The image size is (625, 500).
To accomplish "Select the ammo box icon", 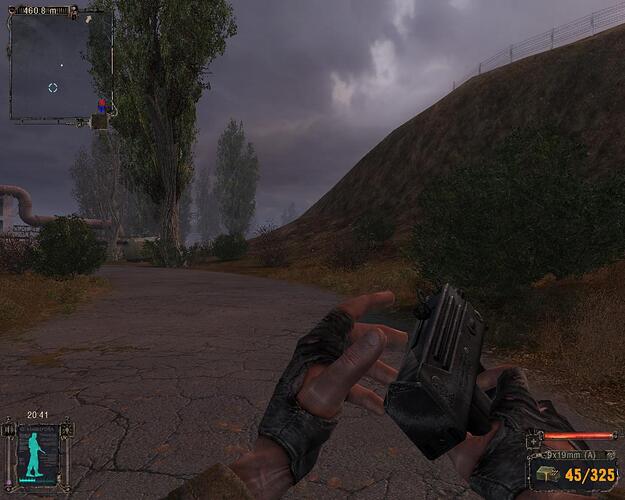I will click(x=545, y=474).
